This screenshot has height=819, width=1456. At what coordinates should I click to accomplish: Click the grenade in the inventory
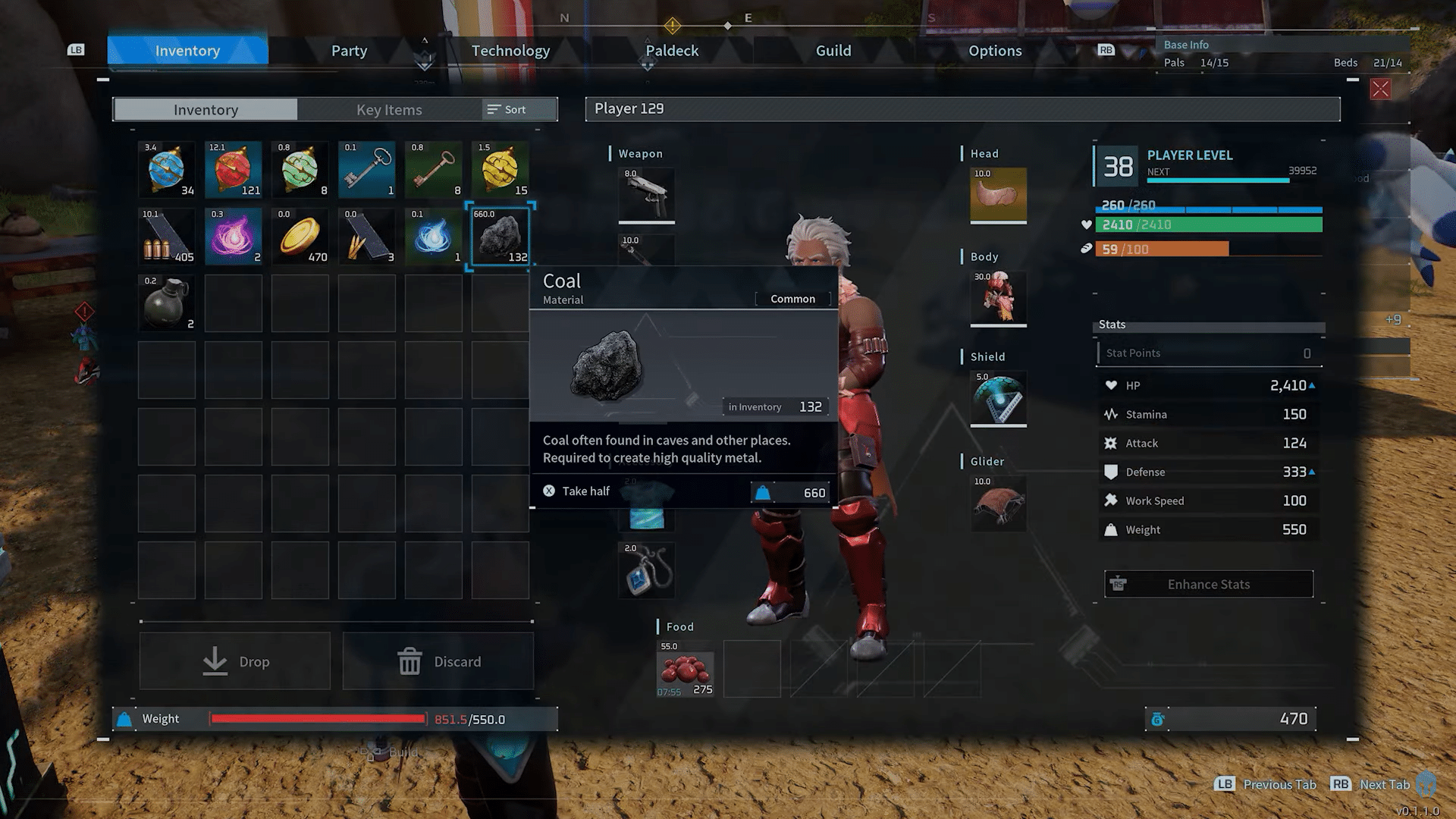click(x=166, y=303)
